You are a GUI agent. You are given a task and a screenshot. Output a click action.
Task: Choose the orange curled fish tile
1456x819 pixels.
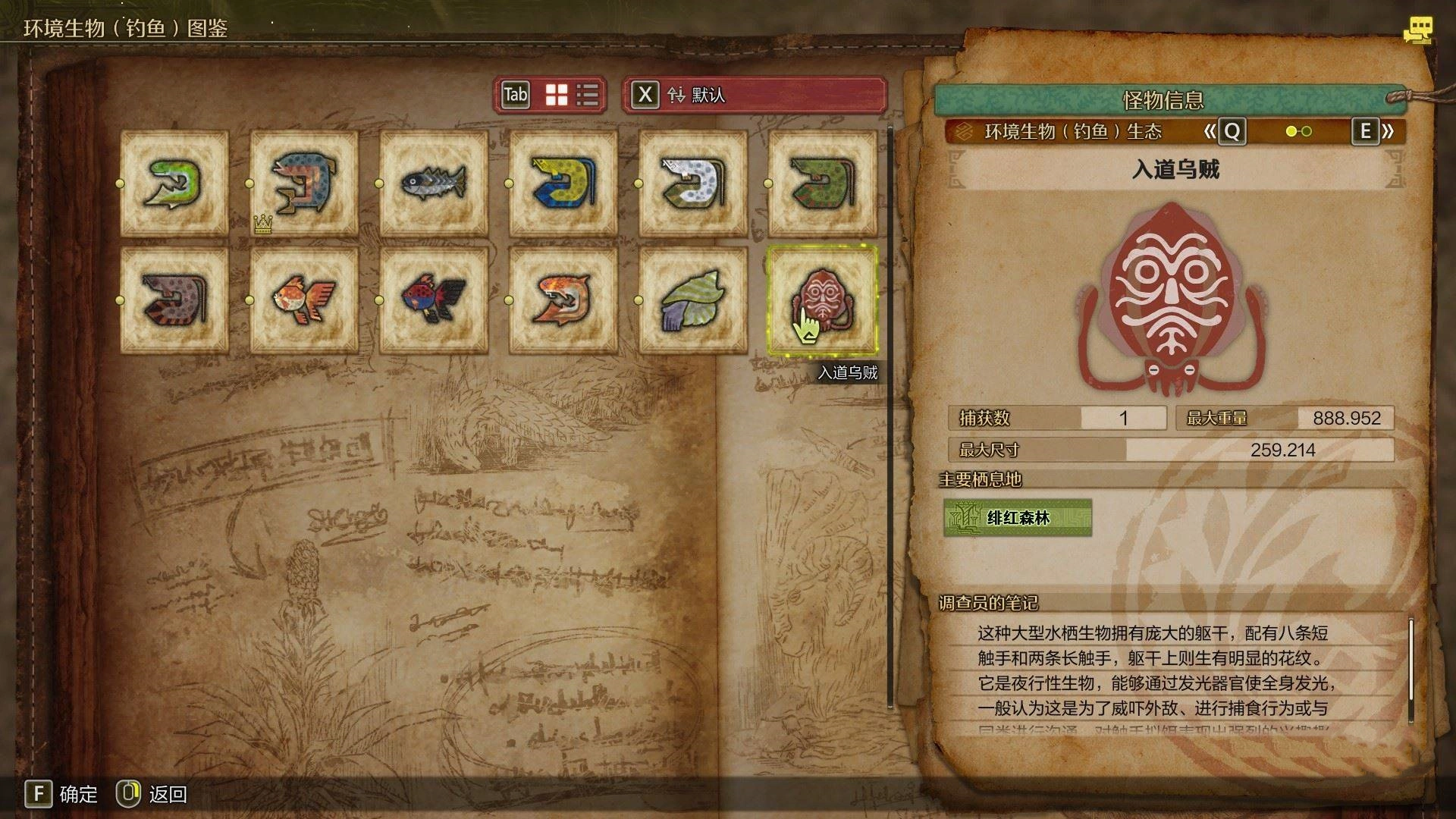[x=563, y=300]
